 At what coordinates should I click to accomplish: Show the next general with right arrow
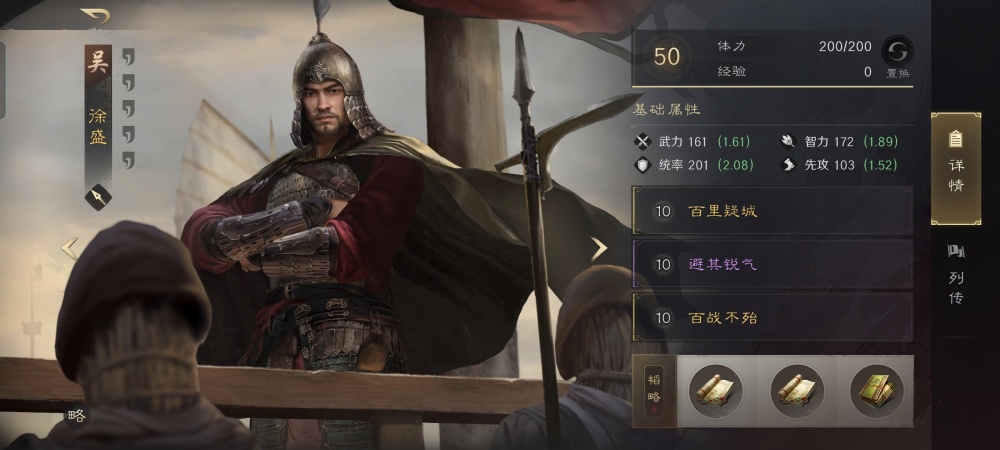[x=598, y=248]
